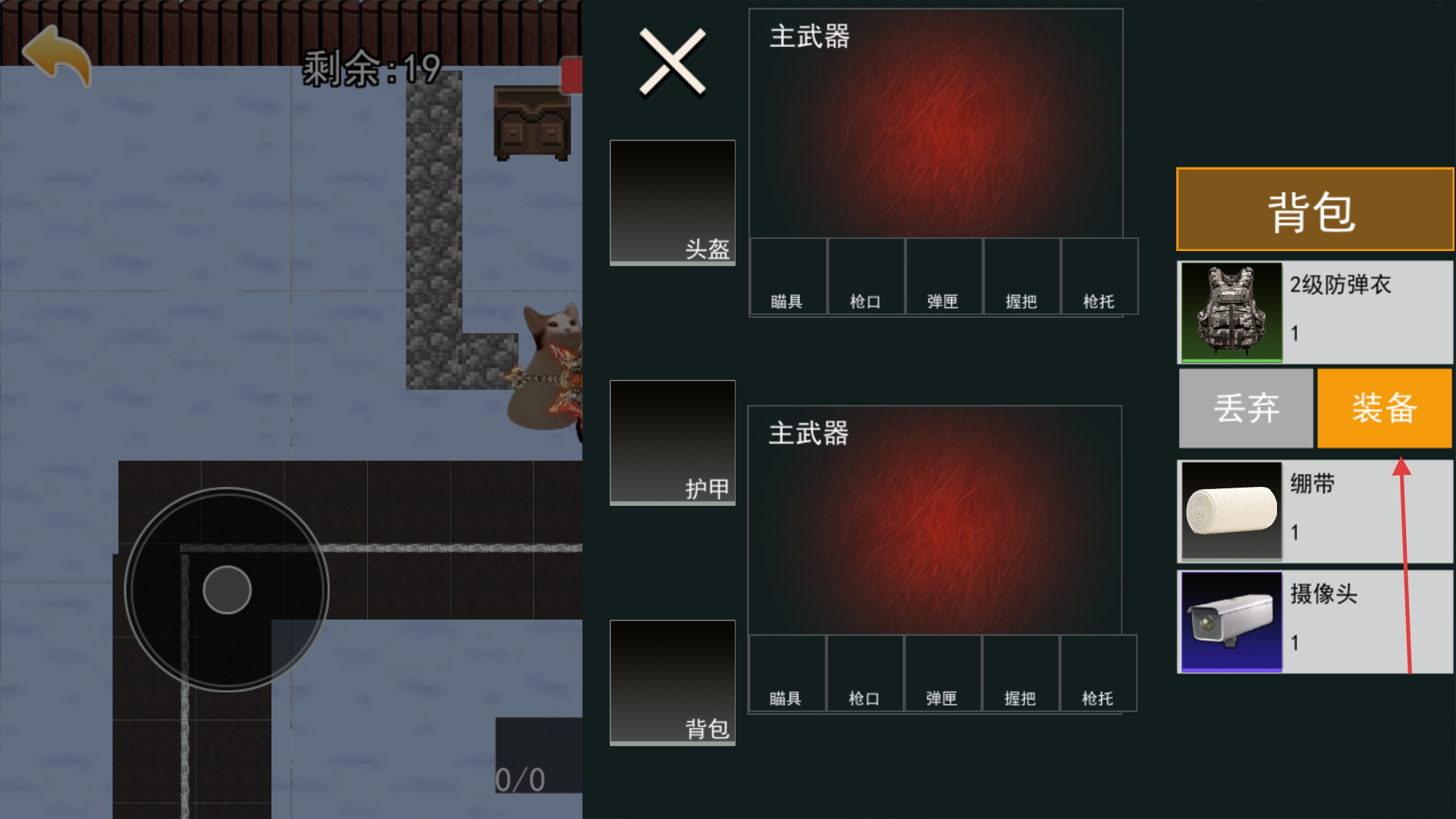Close the inventory panel with the X
This screenshot has width=1456, height=819.
tap(672, 62)
